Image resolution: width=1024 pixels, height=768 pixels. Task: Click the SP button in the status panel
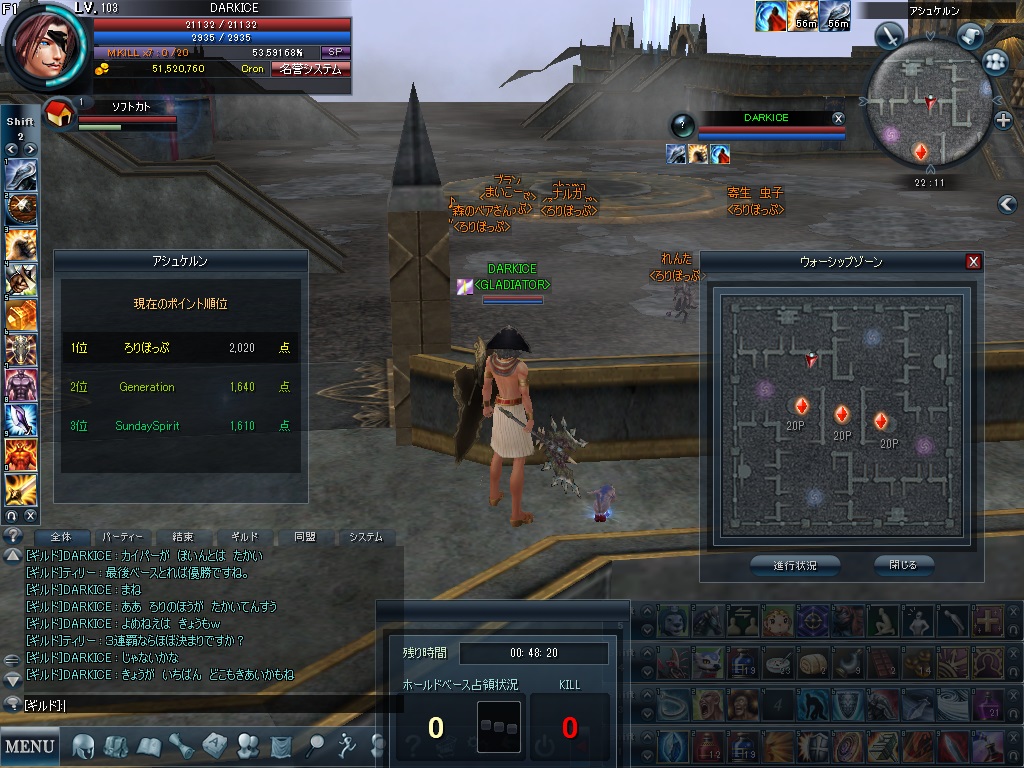[x=335, y=52]
